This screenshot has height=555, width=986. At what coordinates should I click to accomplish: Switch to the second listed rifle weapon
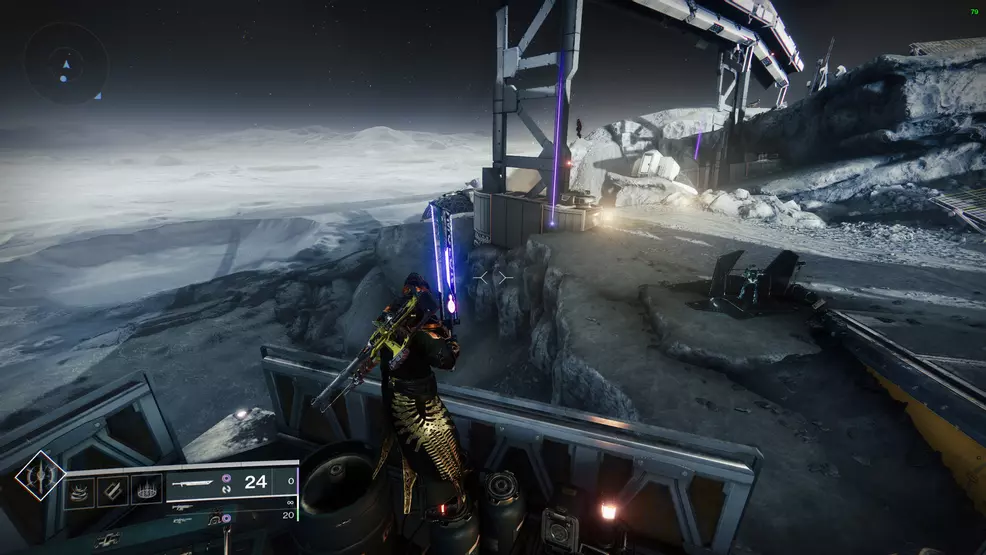[x=182, y=507]
